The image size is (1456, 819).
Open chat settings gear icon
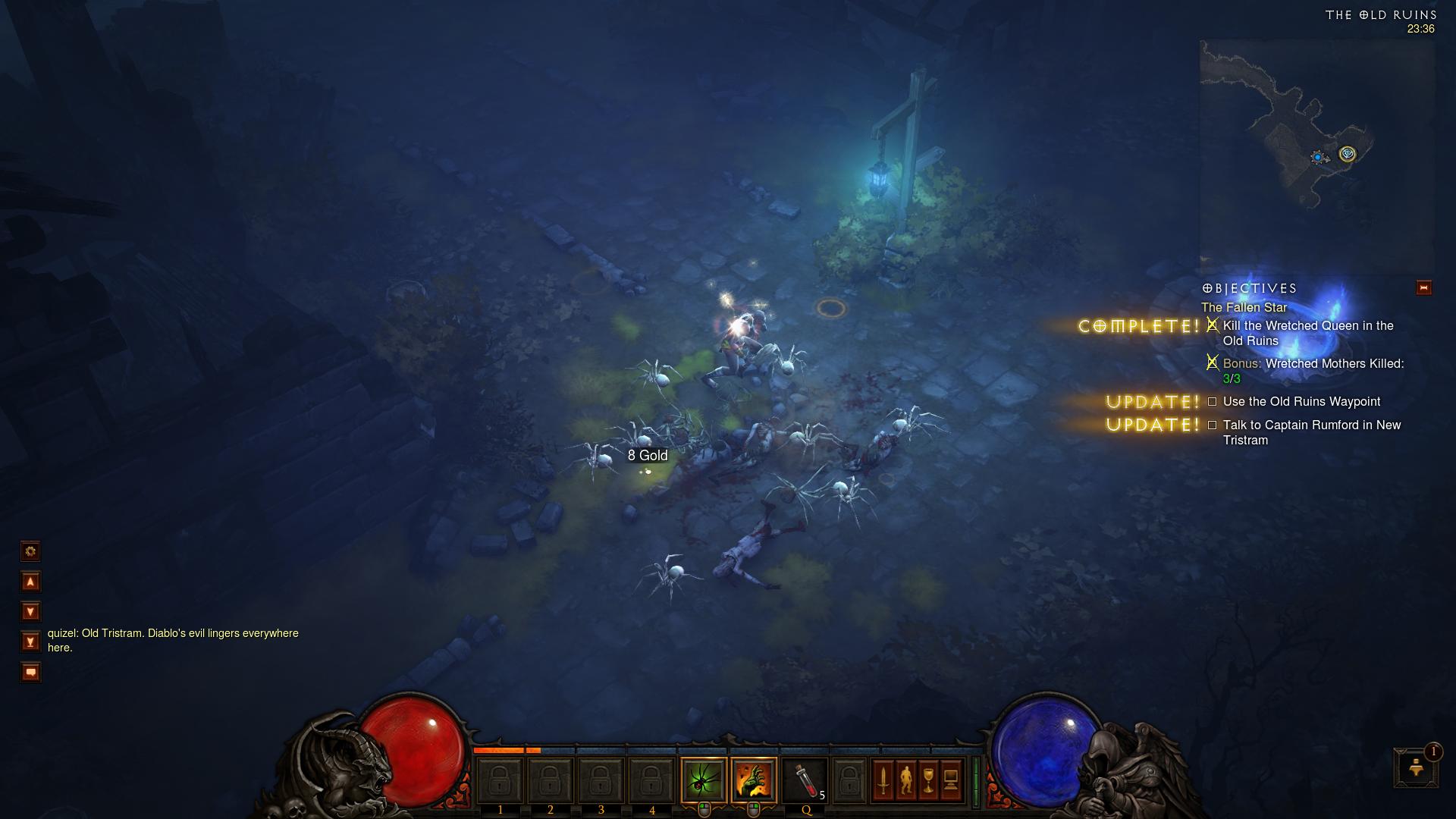coord(30,551)
